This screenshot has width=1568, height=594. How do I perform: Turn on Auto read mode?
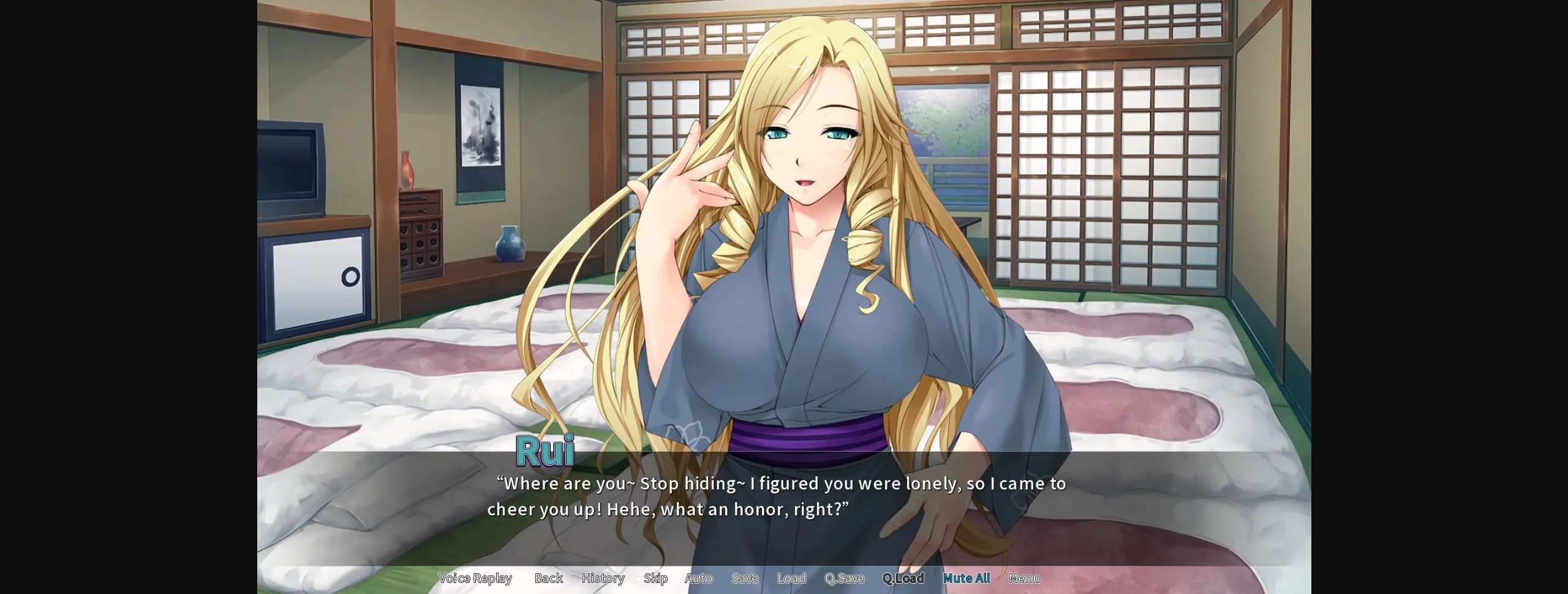click(699, 577)
